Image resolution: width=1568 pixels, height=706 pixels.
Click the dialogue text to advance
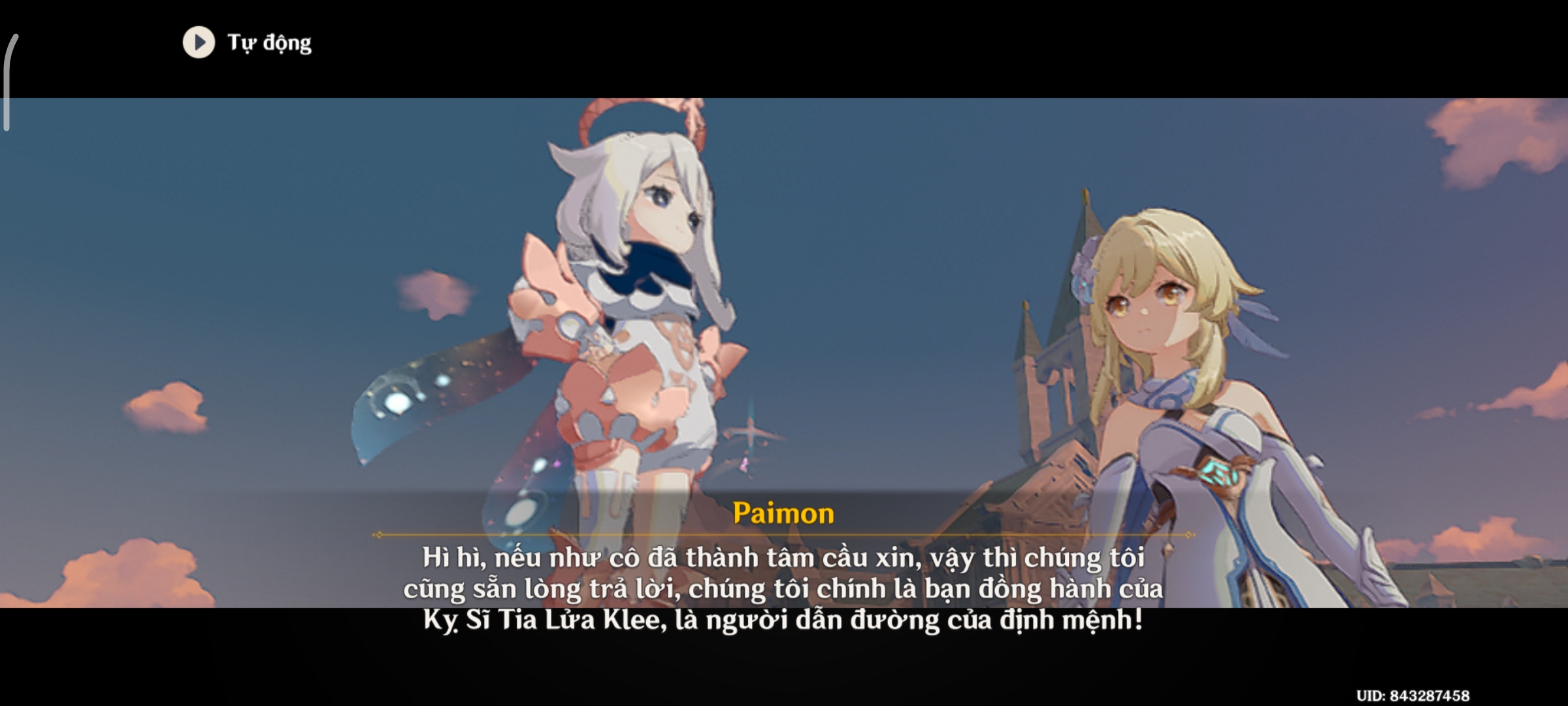tap(784, 588)
